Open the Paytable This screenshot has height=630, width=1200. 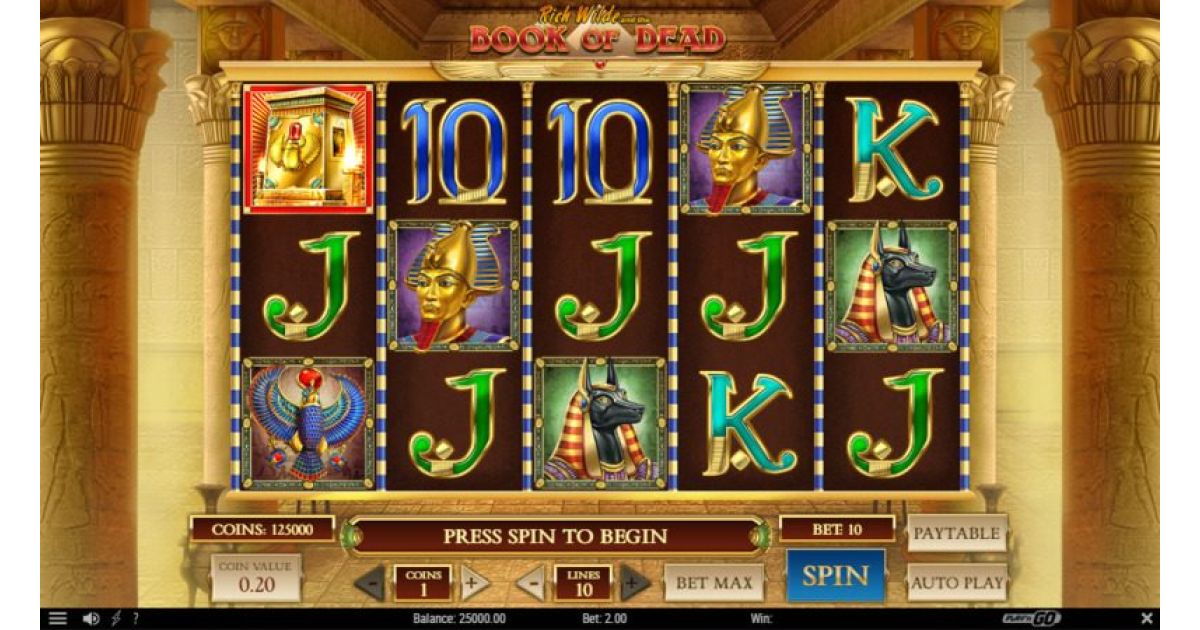click(956, 534)
